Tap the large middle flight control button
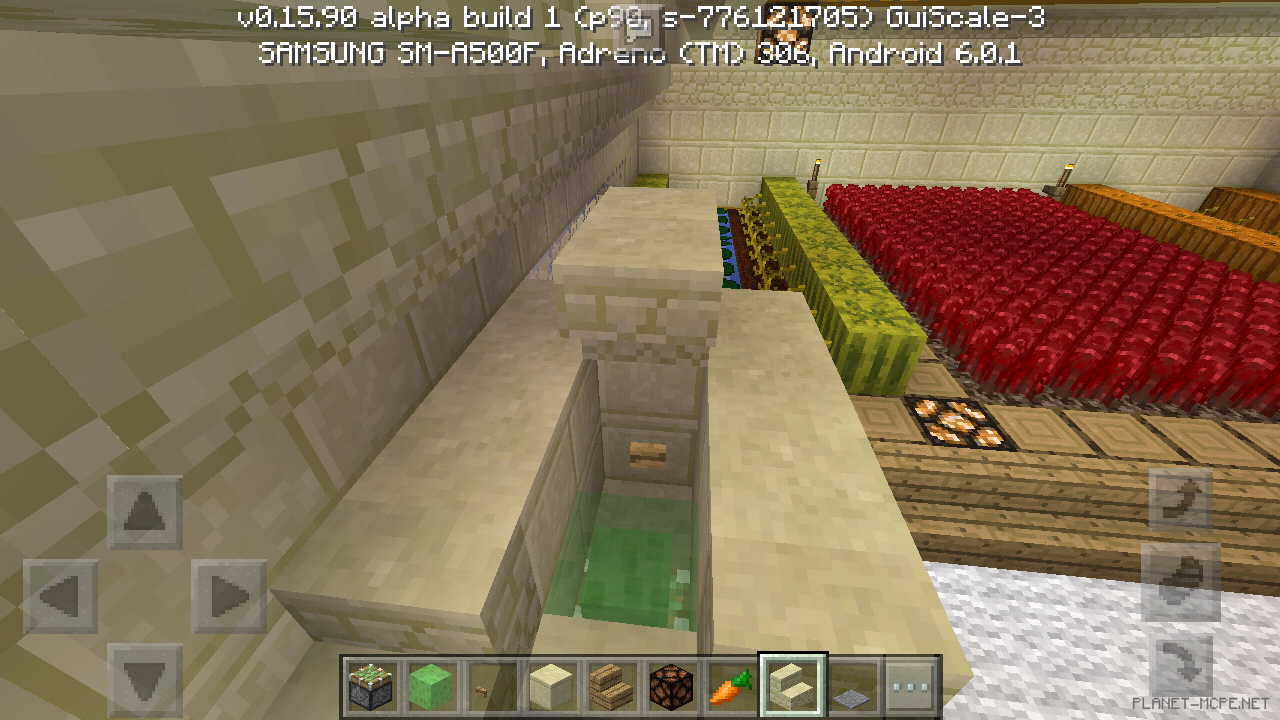 coord(1181,581)
